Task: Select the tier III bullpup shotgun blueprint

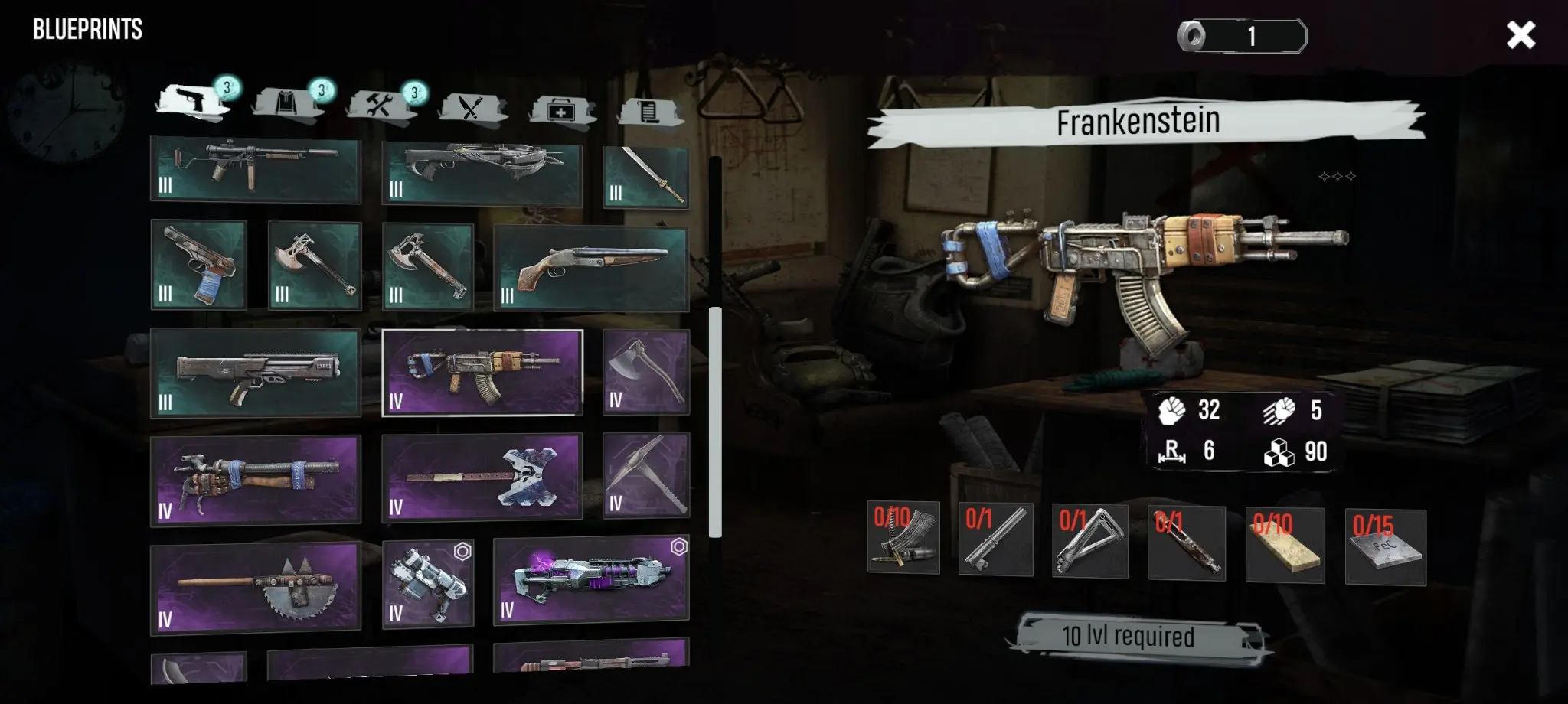Action: (x=255, y=373)
